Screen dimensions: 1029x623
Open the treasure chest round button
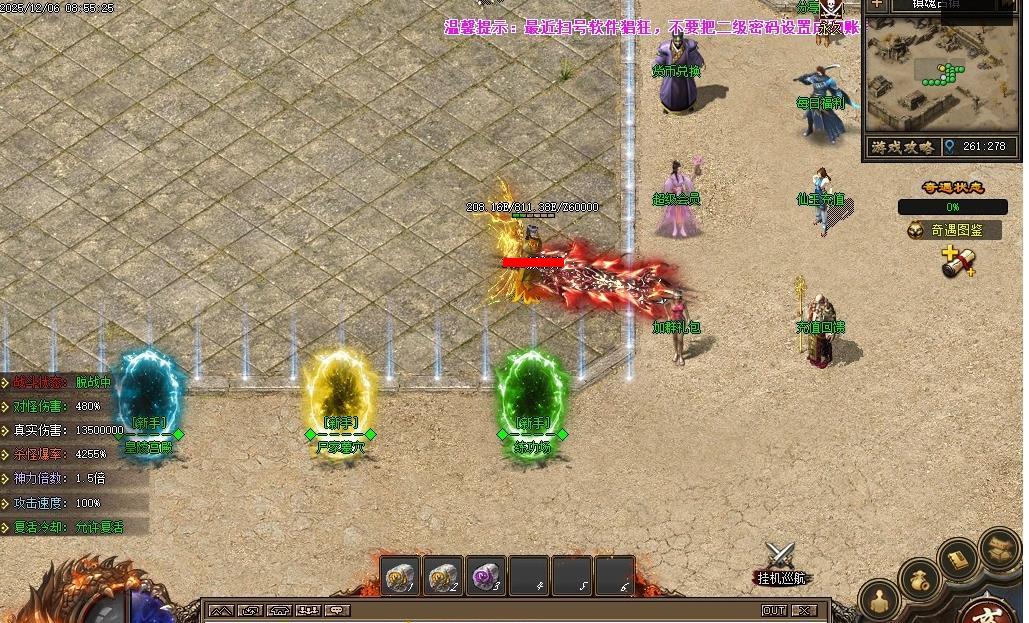coord(999,546)
